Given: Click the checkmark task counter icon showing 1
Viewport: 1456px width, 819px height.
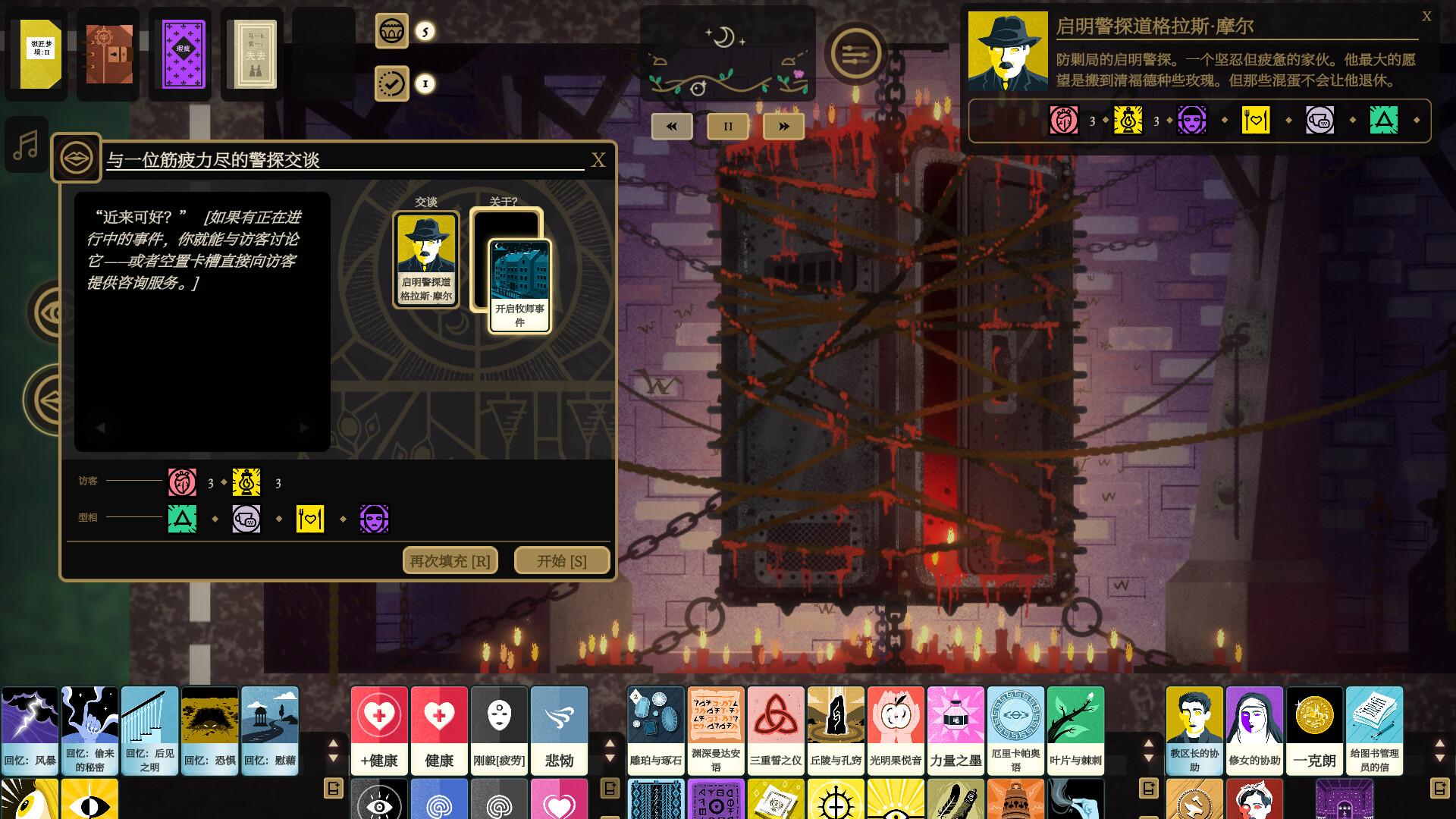Looking at the screenshot, I should click(x=392, y=84).
